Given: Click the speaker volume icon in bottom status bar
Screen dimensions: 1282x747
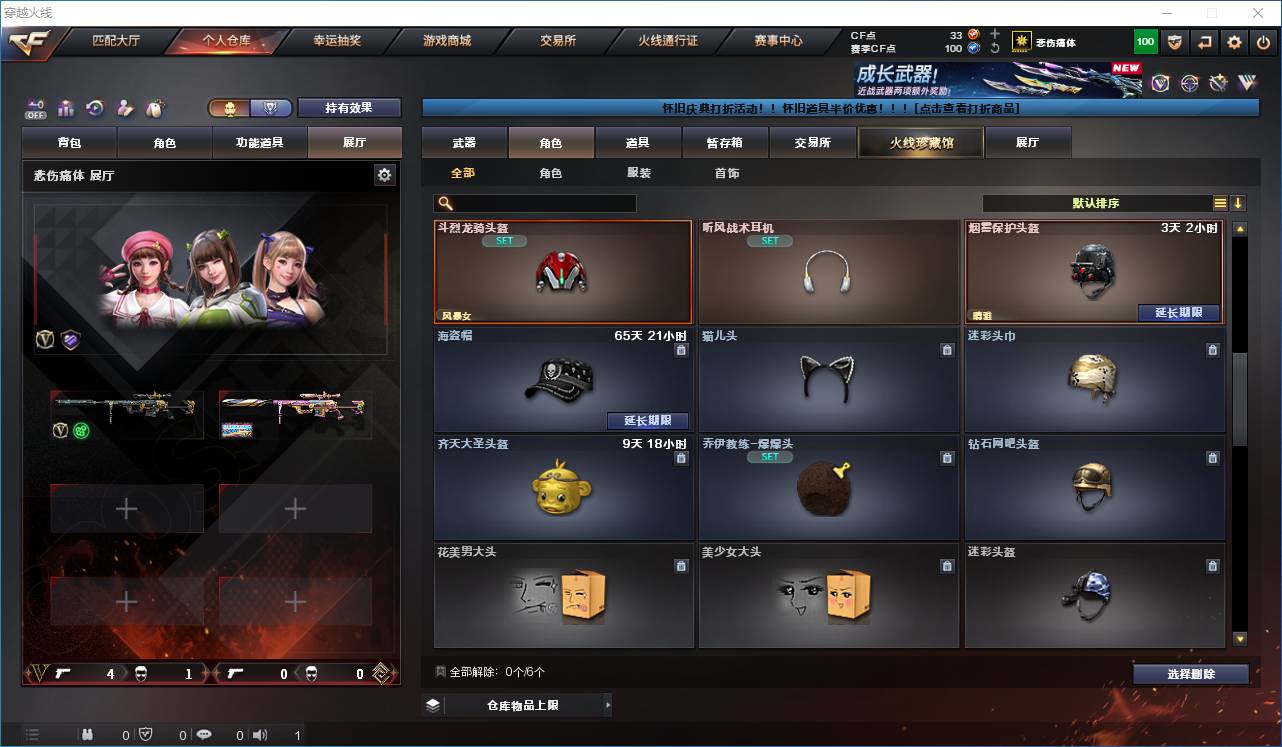Looking at the screenshot, I should pos(260,733).
